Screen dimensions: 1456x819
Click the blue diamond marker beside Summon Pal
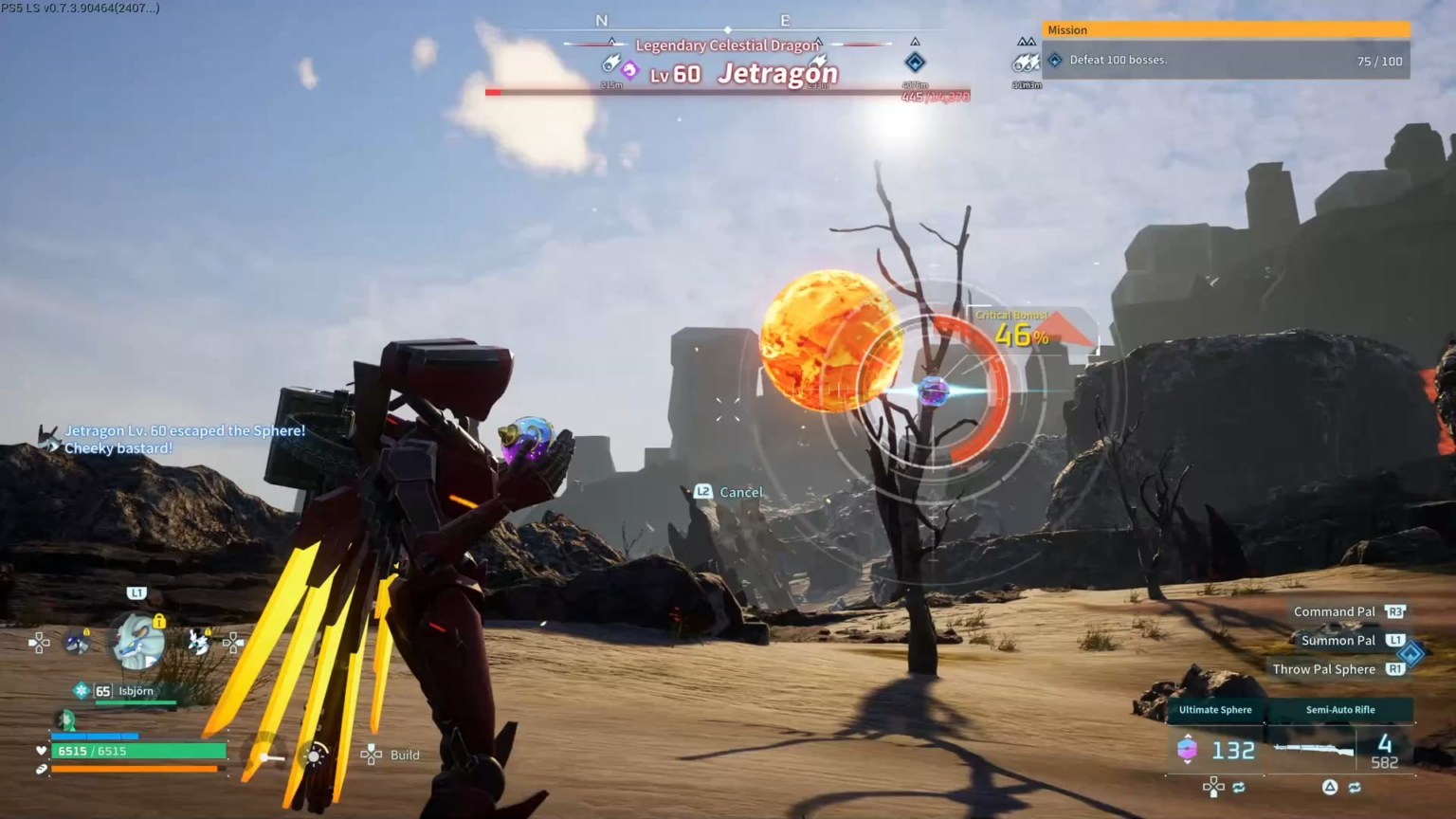click(x=1411, y=654)
